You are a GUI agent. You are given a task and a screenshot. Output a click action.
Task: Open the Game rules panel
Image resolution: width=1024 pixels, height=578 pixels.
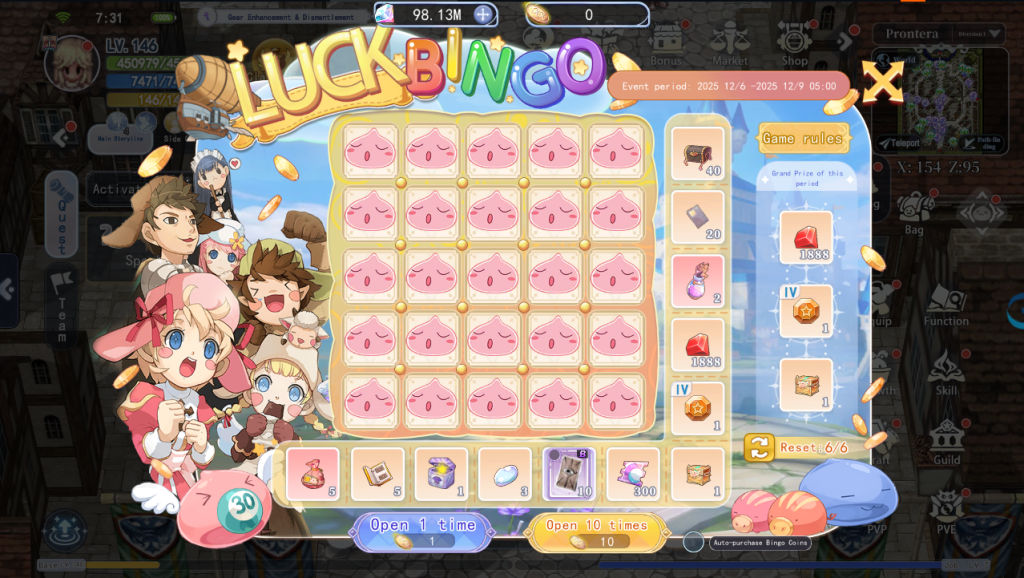tap(802, 138)
